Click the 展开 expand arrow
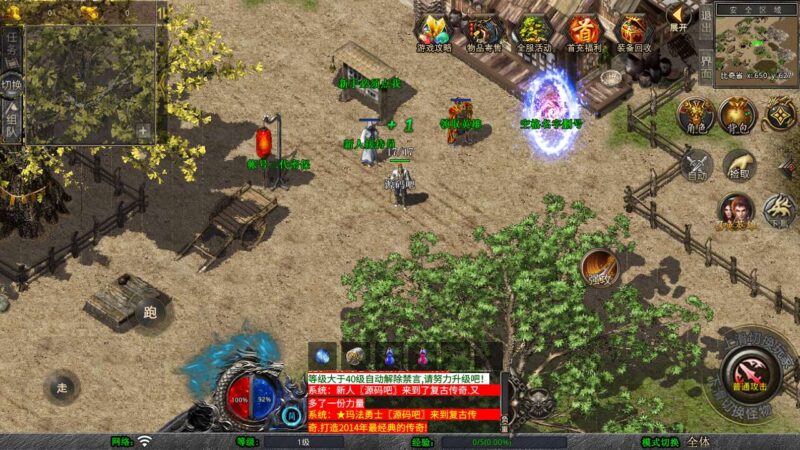800x450 pixels. point(679,17)
